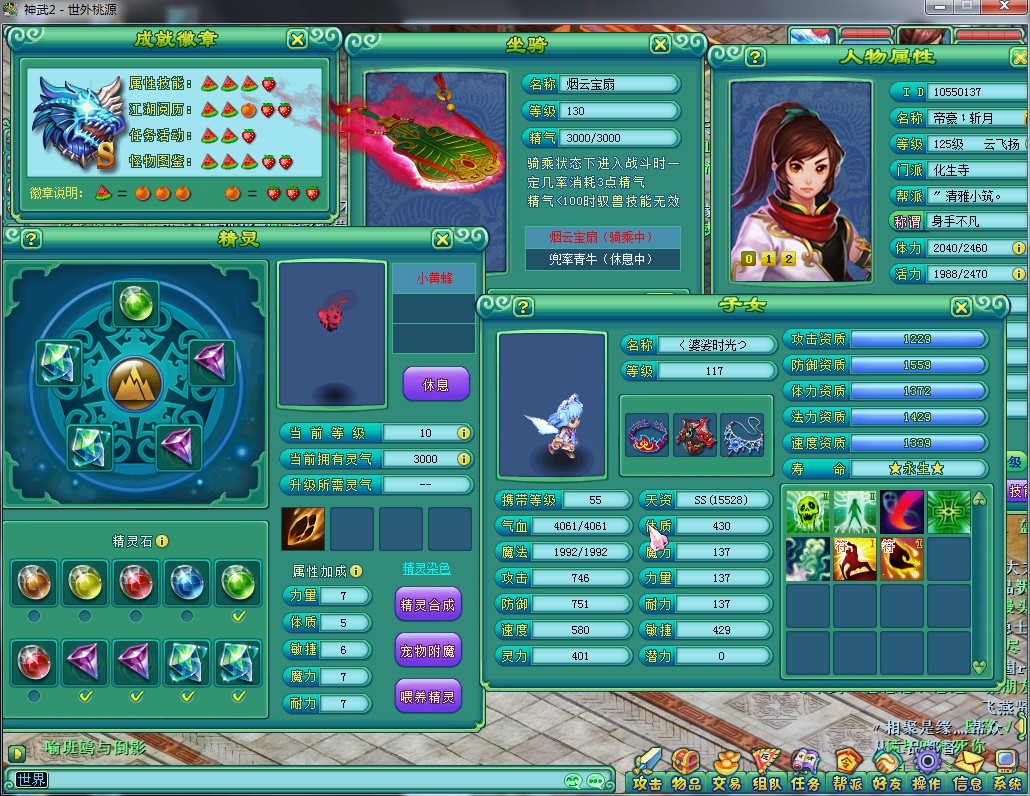Close the 坐骑 mount window
The height and width of the screenshot is (796, 1030).
pyautogui.click(x=660, y=44)
